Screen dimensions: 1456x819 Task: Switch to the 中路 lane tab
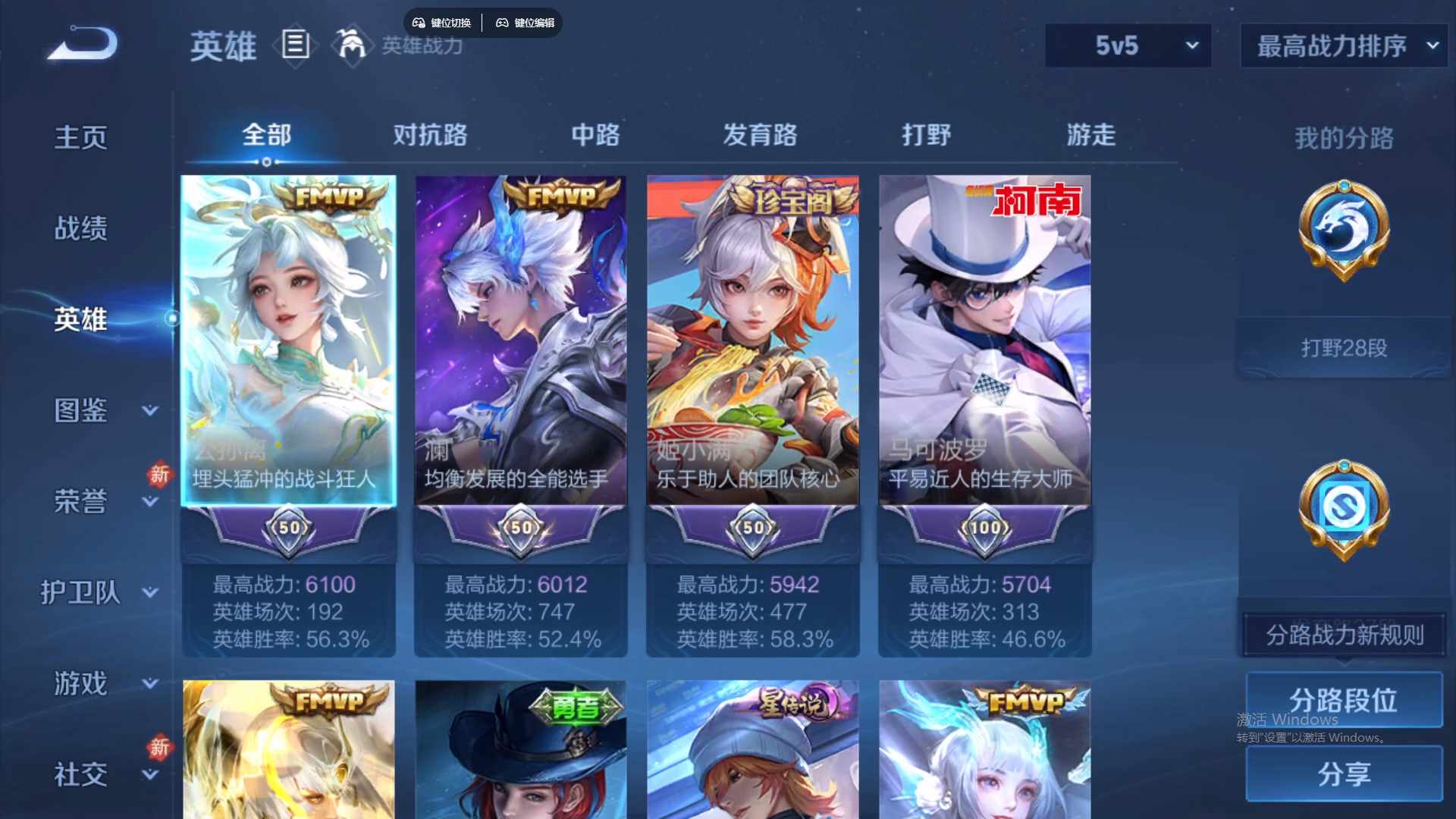(x=595, y=135)
